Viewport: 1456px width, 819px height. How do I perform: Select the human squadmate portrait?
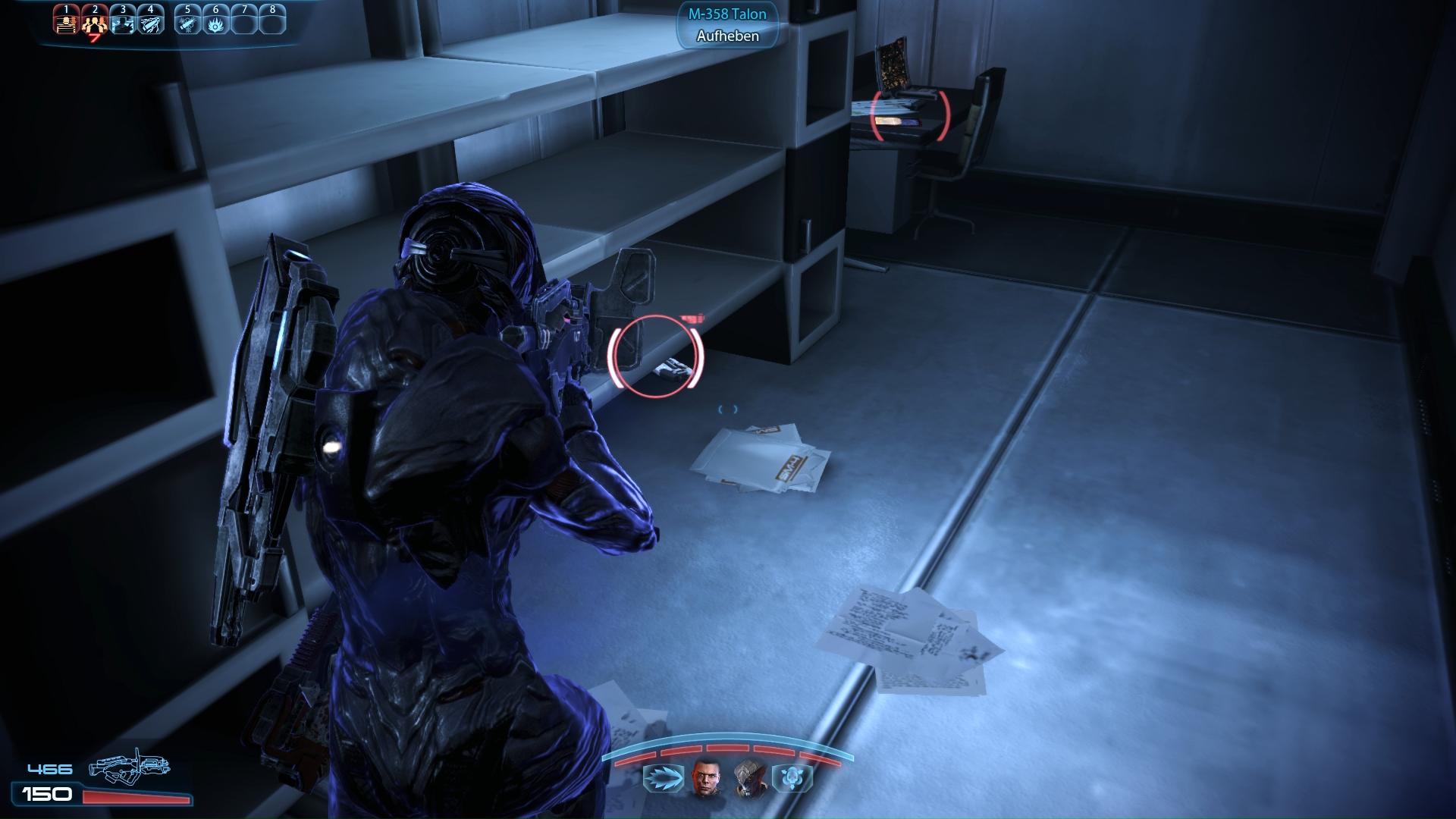705,778
